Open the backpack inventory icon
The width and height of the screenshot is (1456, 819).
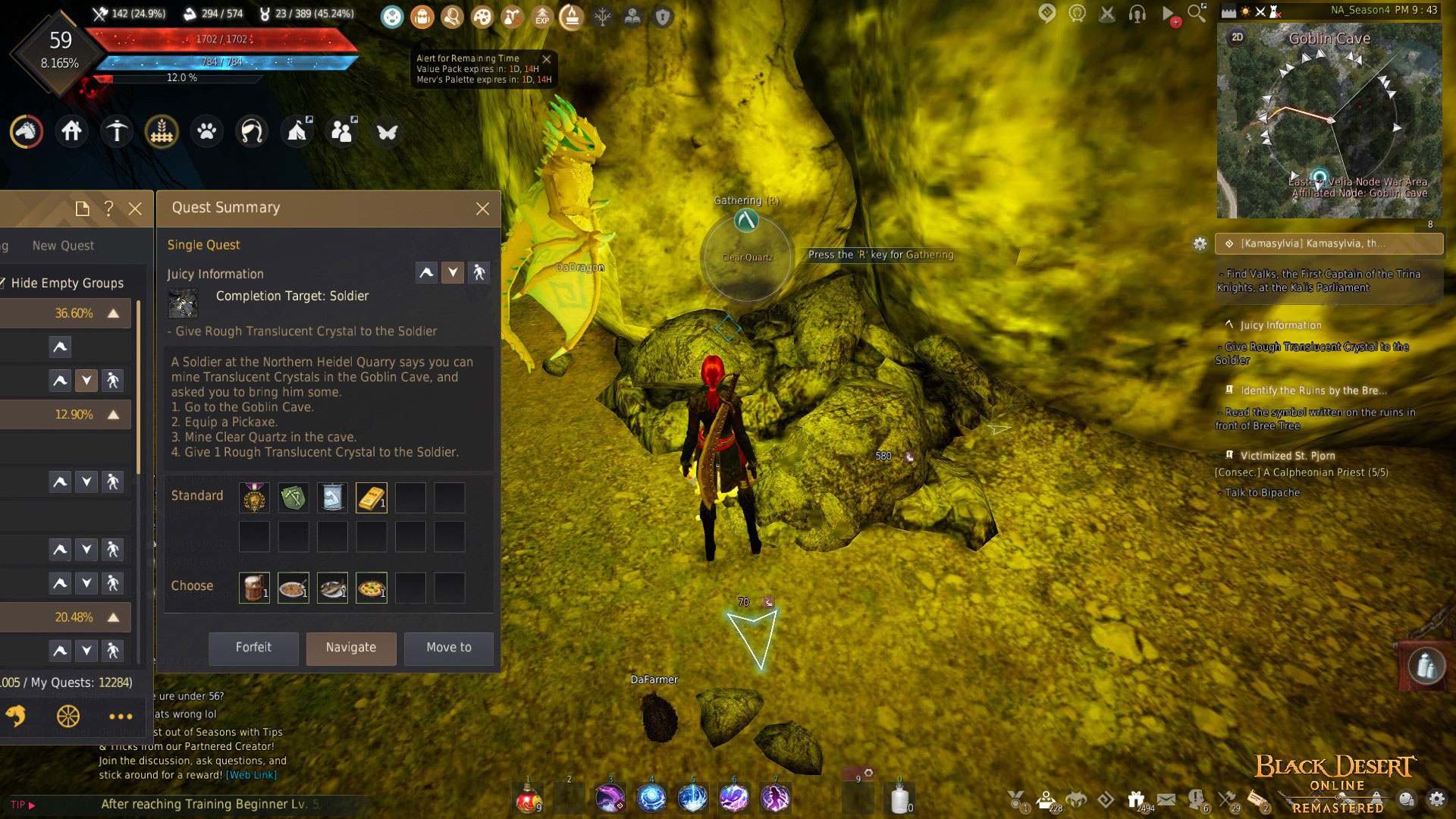pyautogui.click(x=422, y=17)
